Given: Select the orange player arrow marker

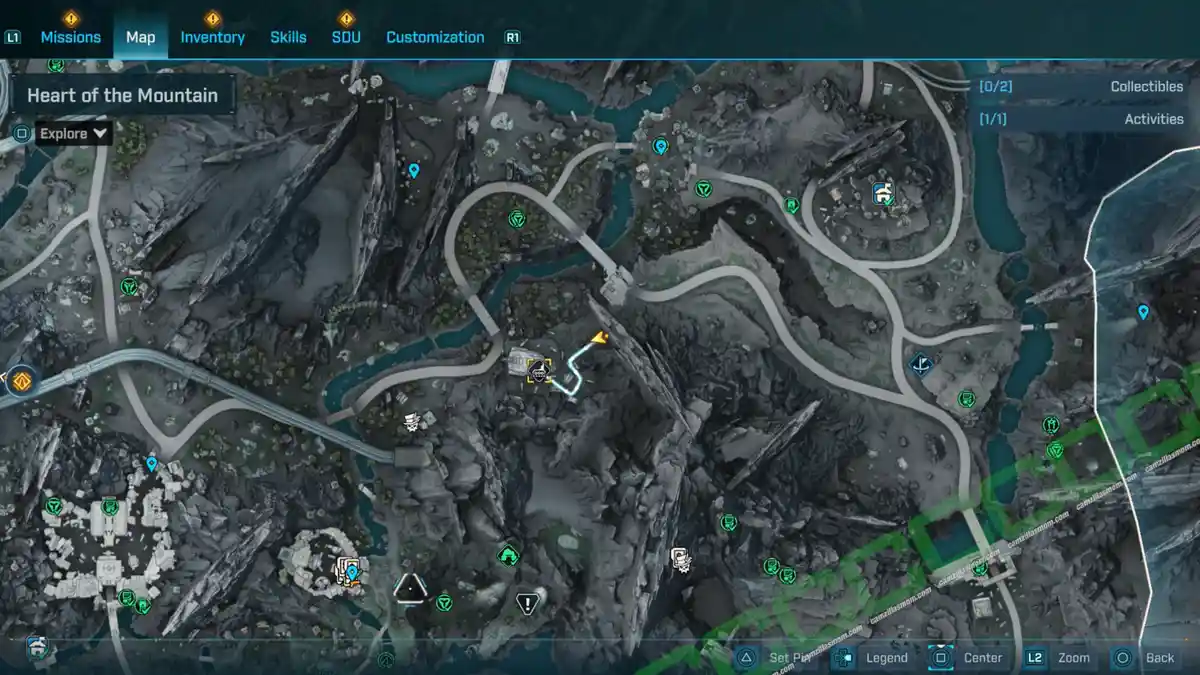Looking at the screenshot, I should (x=600, y=339).
